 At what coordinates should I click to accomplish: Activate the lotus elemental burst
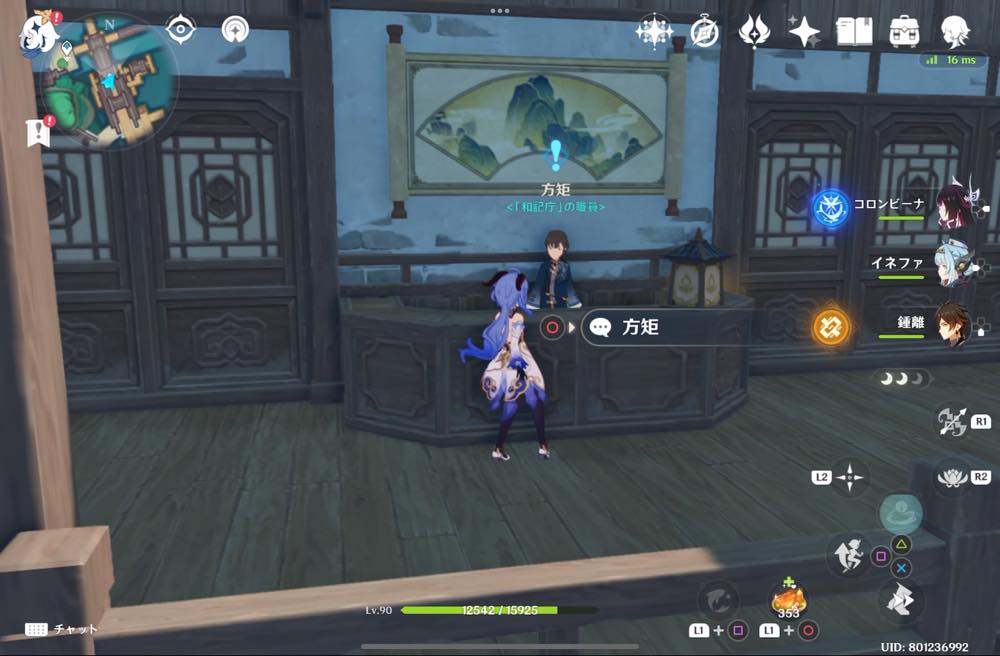tap(954, 477)
